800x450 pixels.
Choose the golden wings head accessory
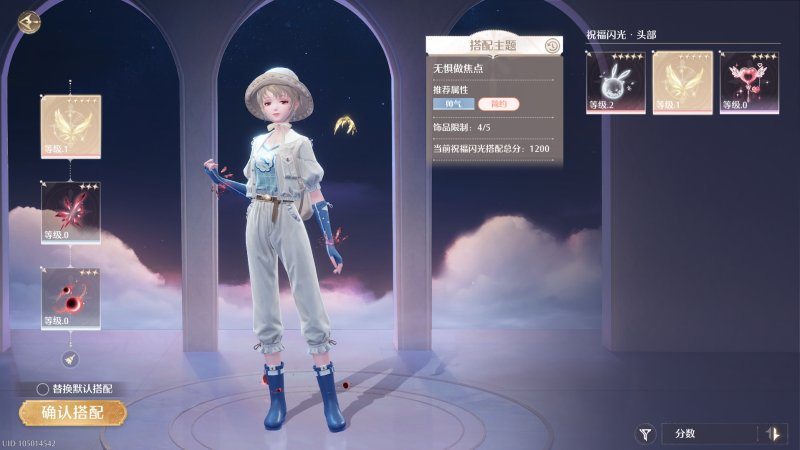(682, 82)
